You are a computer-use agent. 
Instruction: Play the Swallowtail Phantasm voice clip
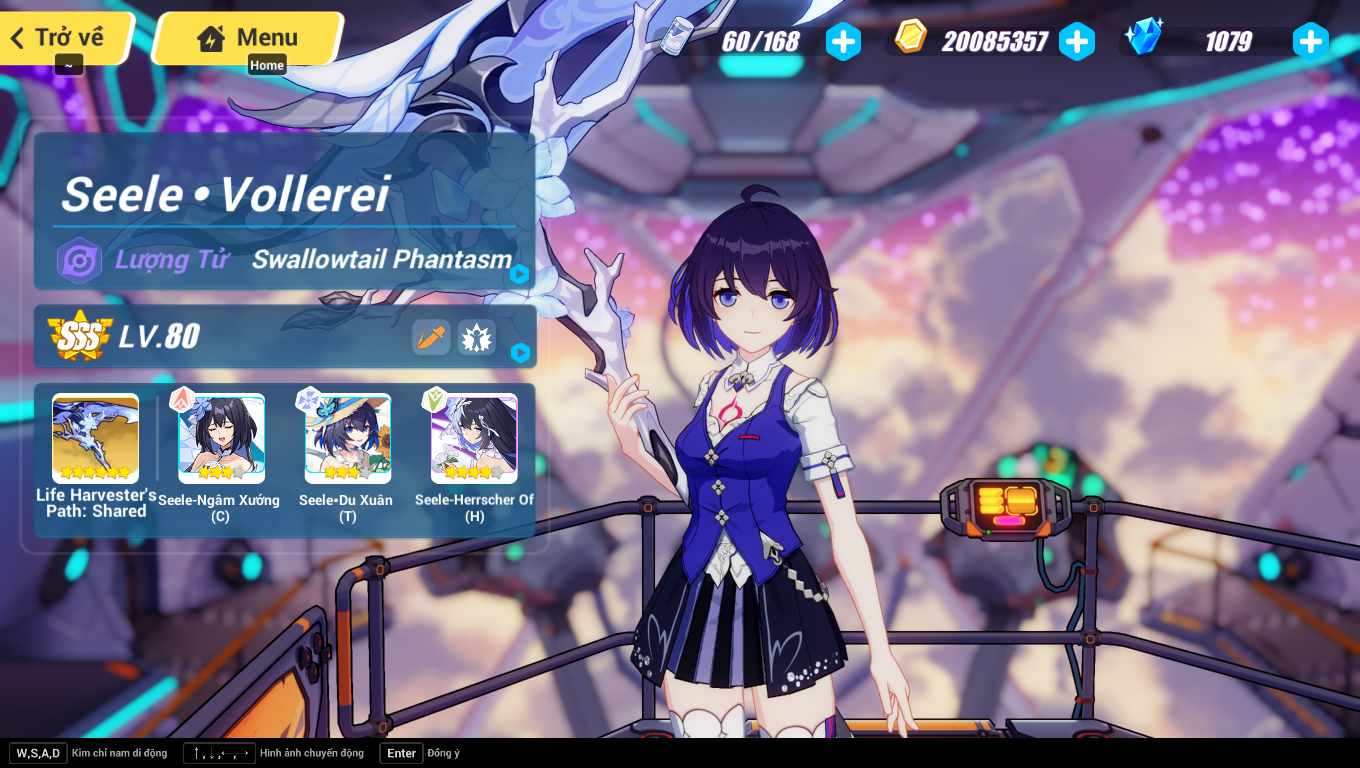click(518, 272)
